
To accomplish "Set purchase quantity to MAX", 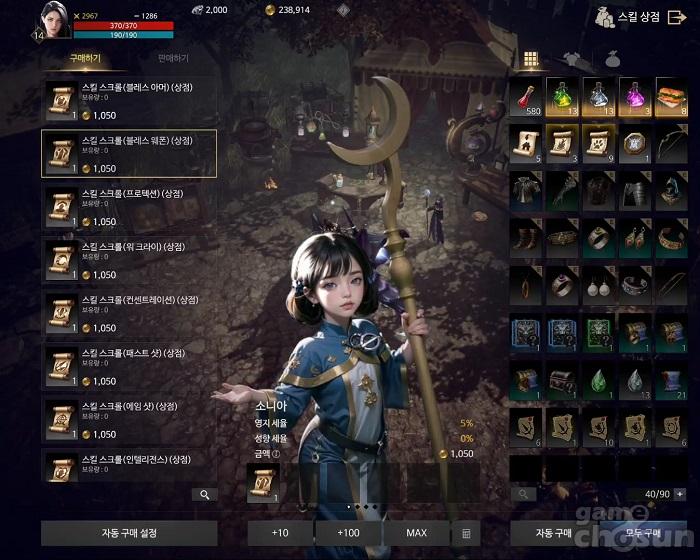I will 416,533.
